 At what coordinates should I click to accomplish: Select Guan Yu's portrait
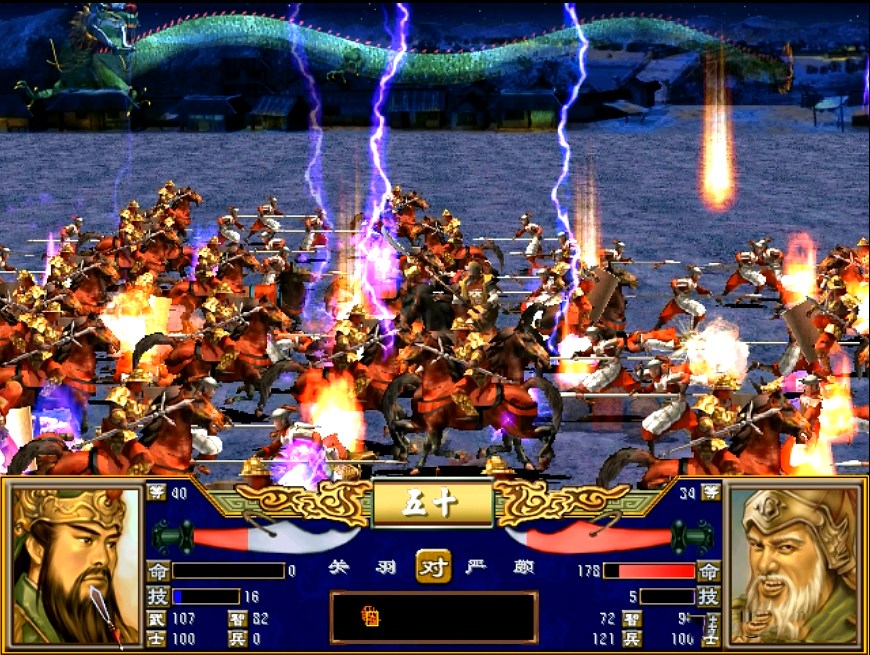pyautogui.click(x=77, y=565)
